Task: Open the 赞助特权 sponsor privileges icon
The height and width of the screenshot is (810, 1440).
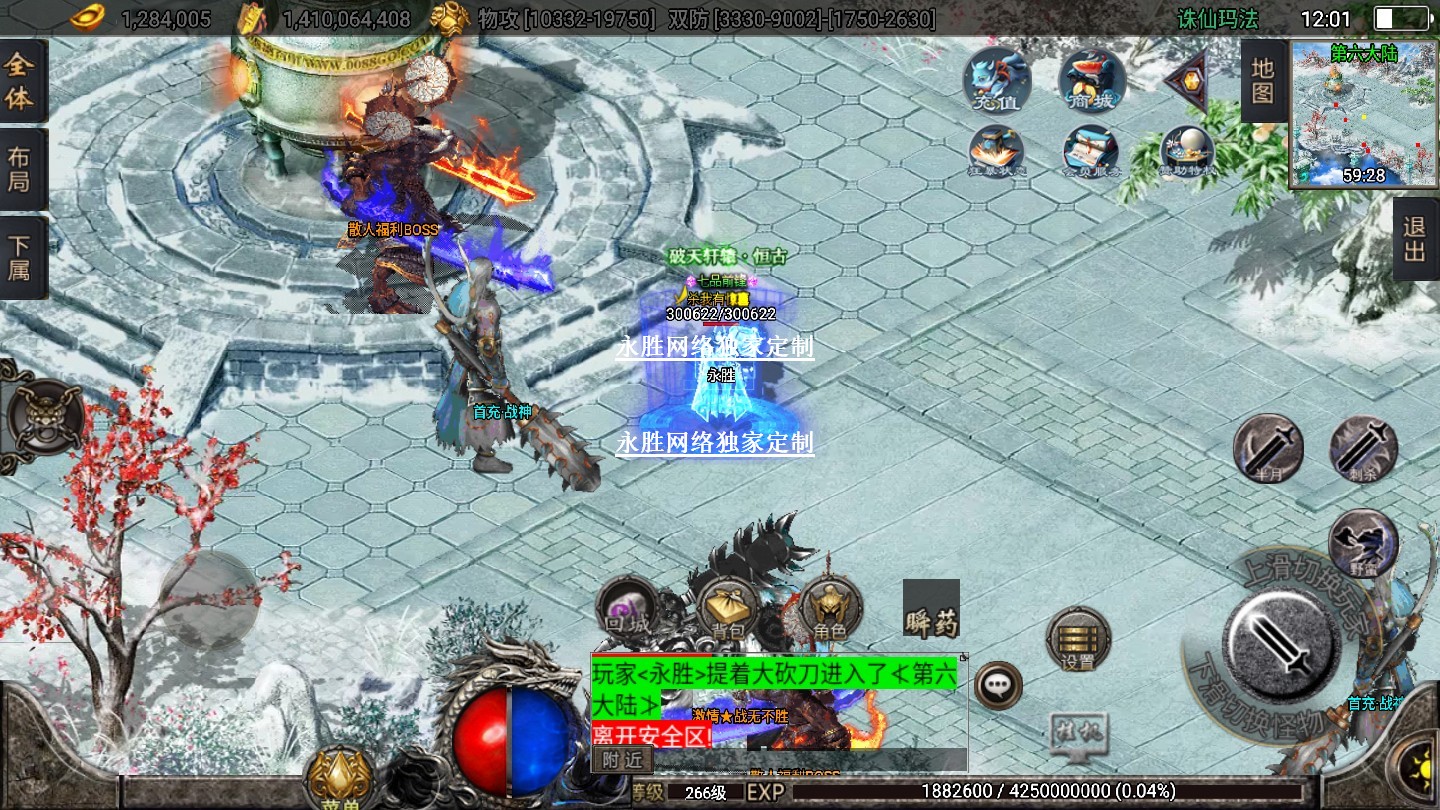Action: (1187, 152)
